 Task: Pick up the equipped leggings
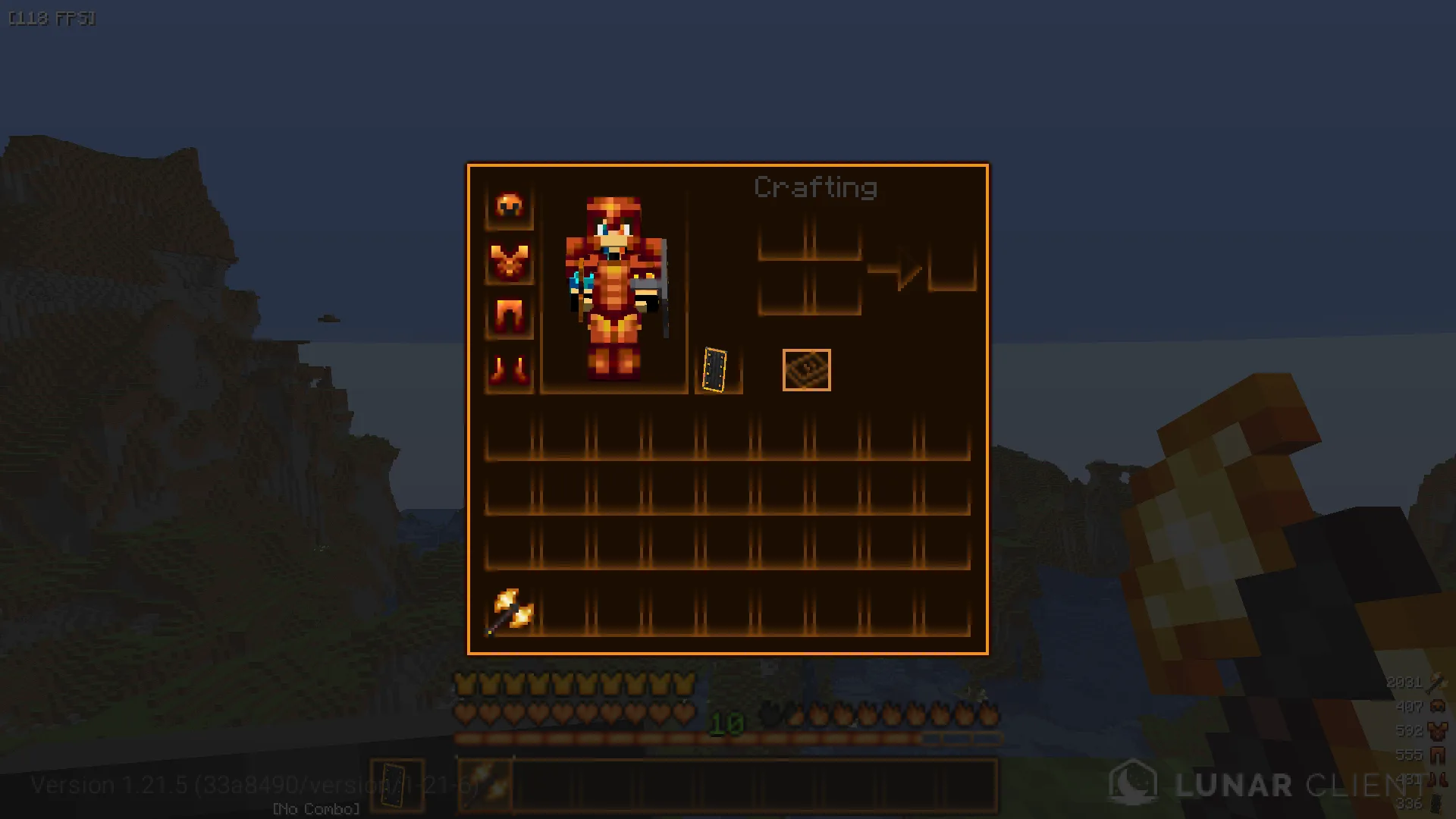509,315
